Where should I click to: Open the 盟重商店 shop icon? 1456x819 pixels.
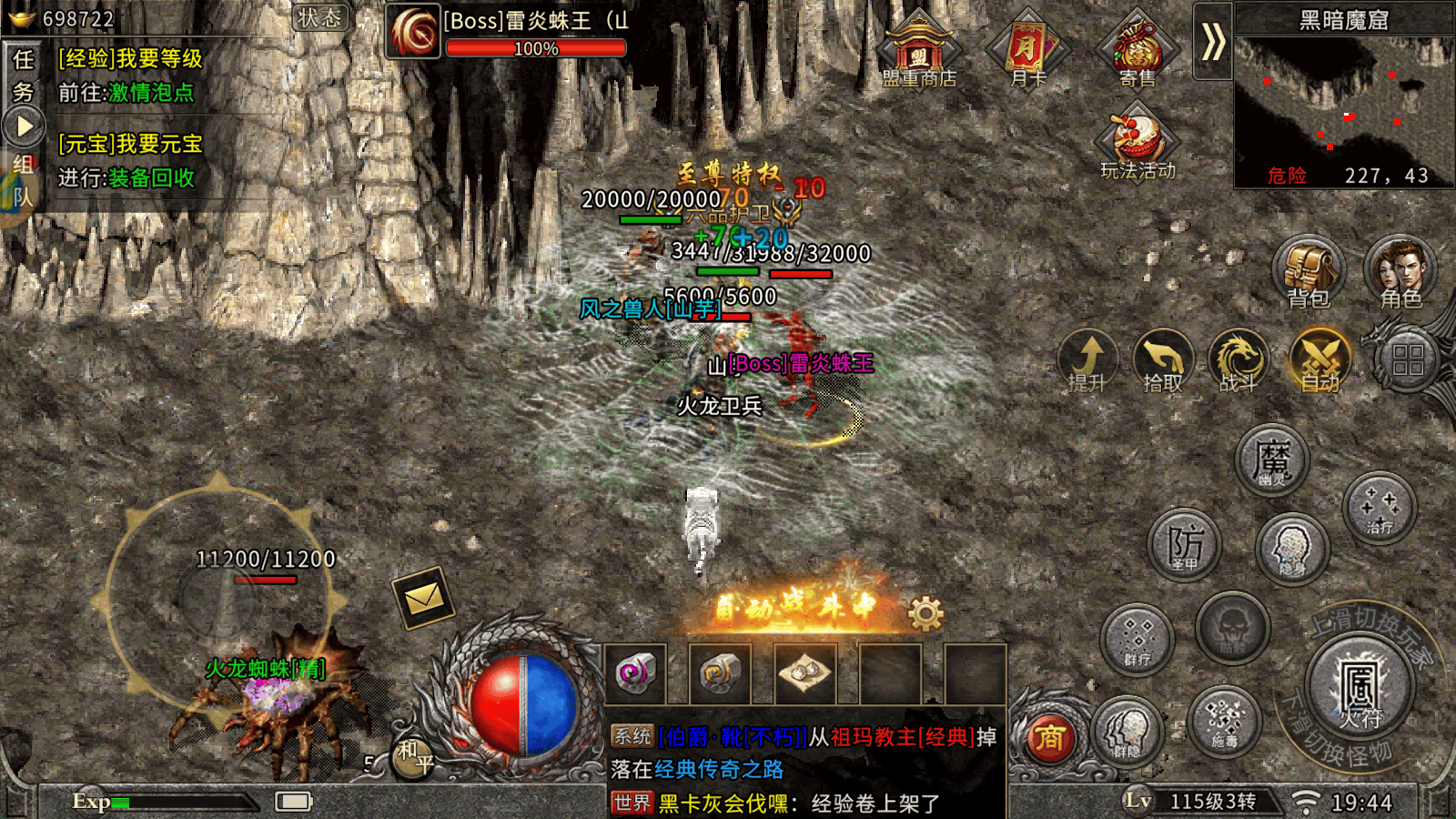pyautogui.click(x=918, y=48)
